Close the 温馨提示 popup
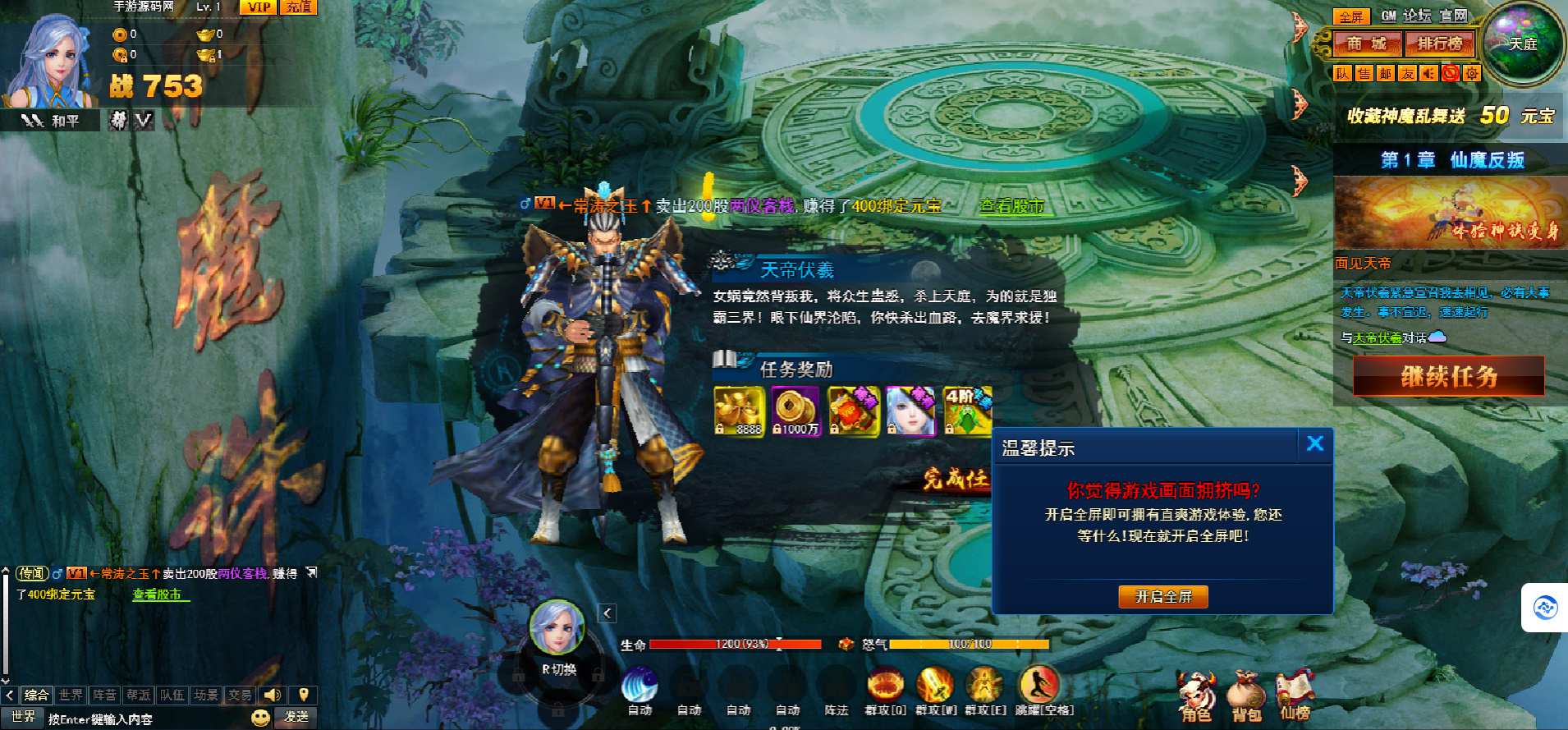This screenshot has width=1568, height=730. (1314, 444)
